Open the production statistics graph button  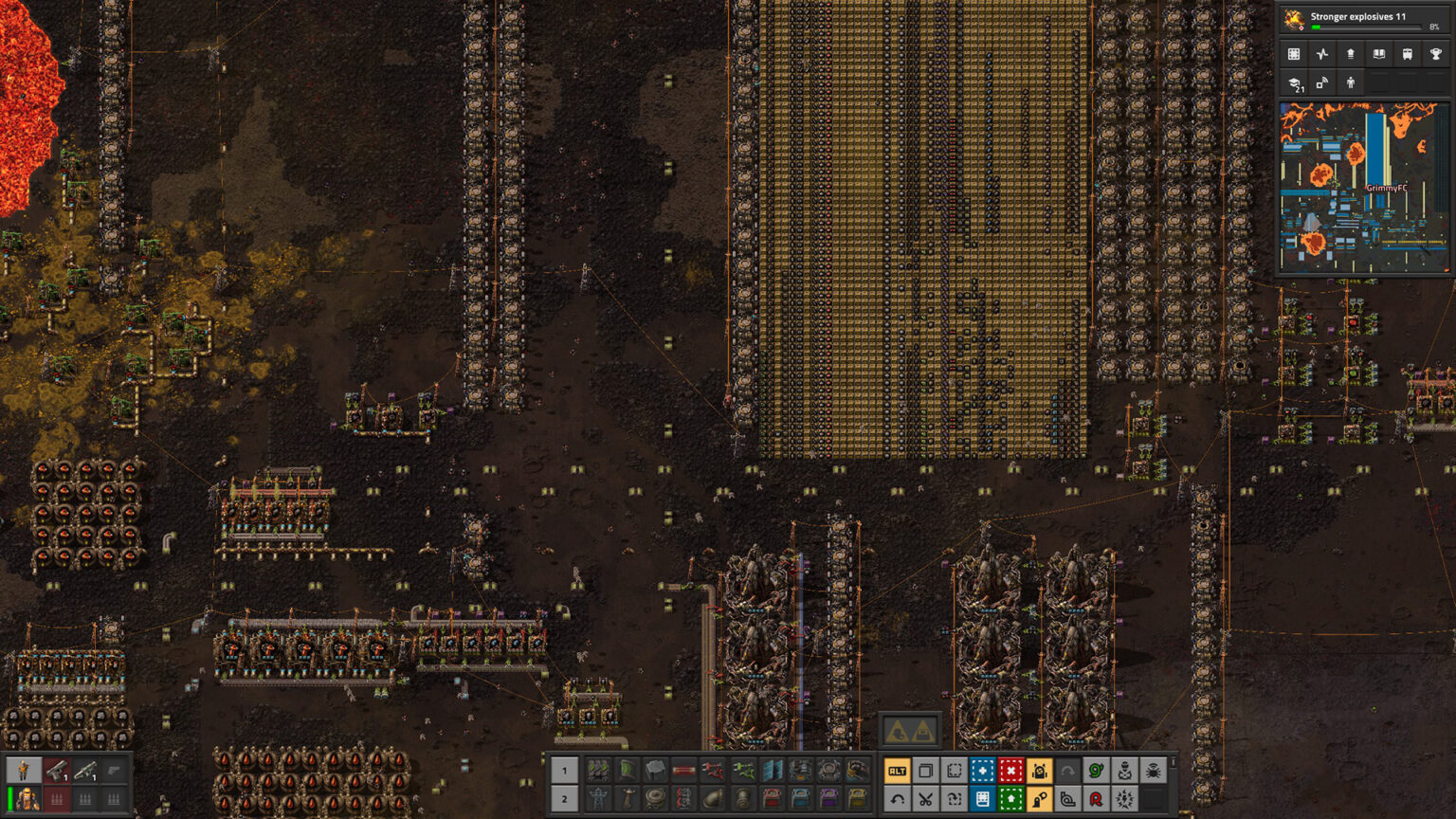[x=1322, y=54]
